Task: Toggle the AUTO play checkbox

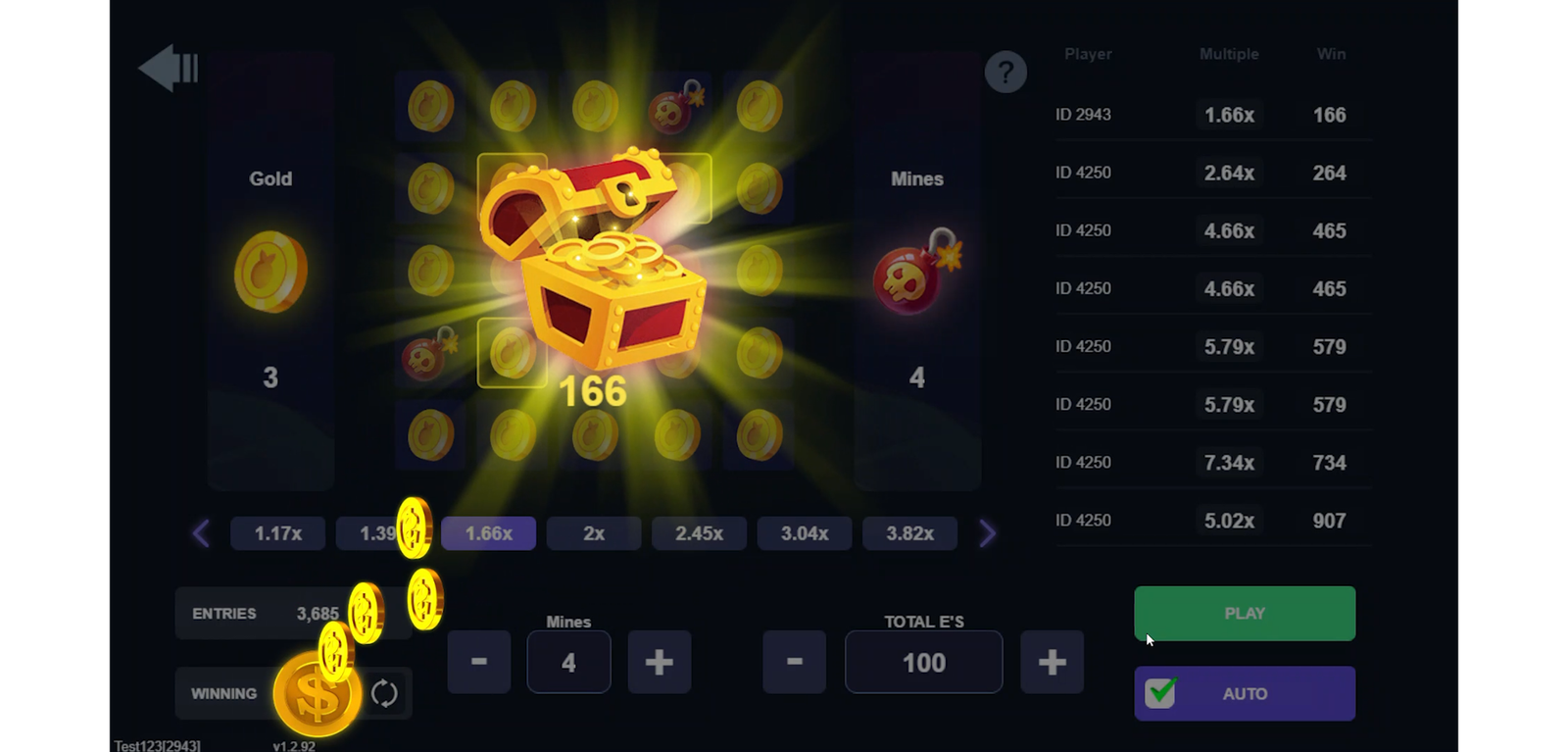Action: pos(1161,693)
